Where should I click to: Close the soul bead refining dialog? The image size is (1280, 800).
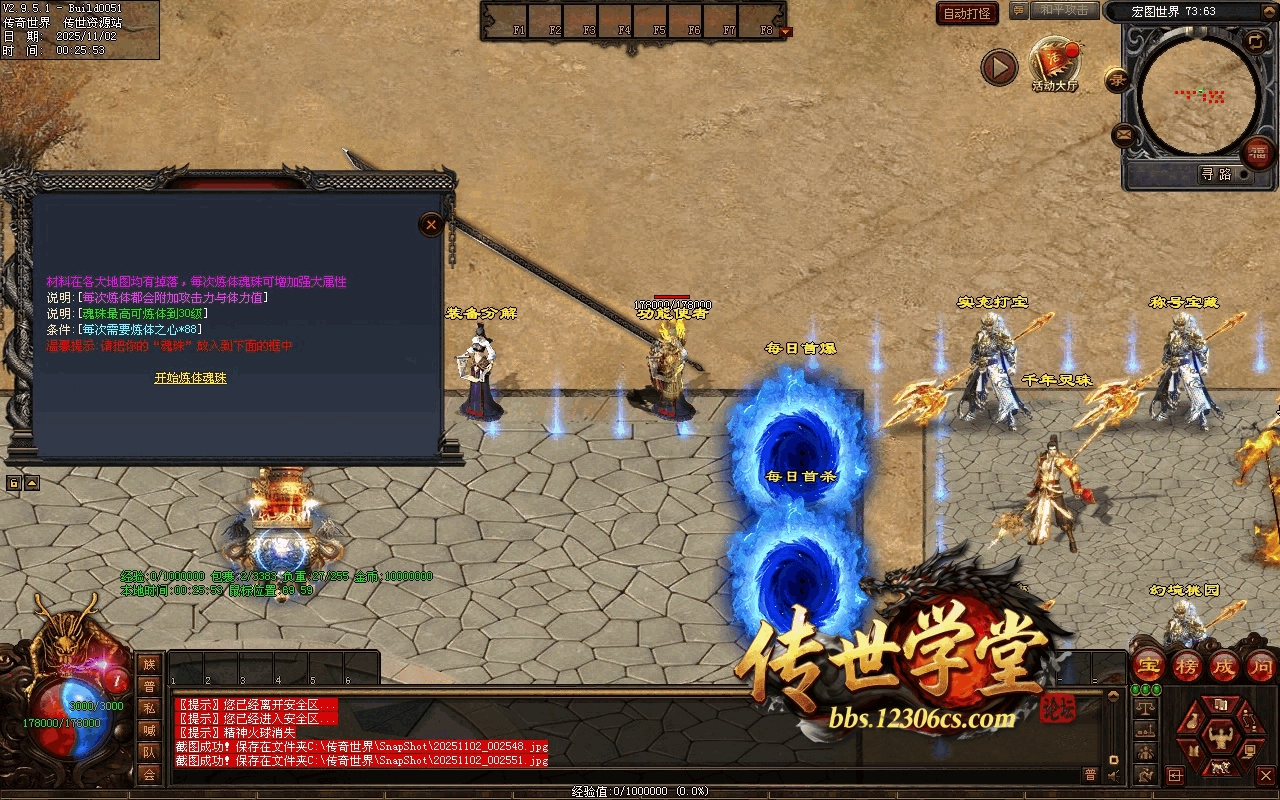tap(431, 224)
